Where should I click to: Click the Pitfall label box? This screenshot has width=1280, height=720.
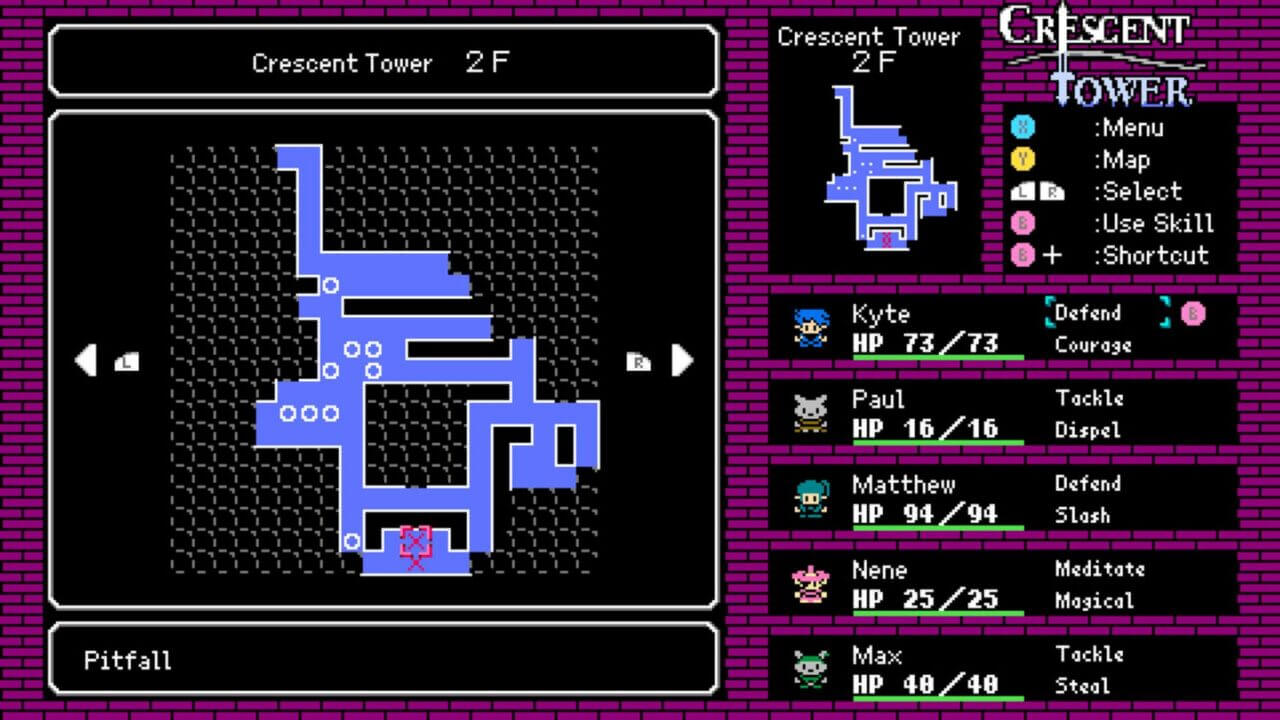(383, 660)
